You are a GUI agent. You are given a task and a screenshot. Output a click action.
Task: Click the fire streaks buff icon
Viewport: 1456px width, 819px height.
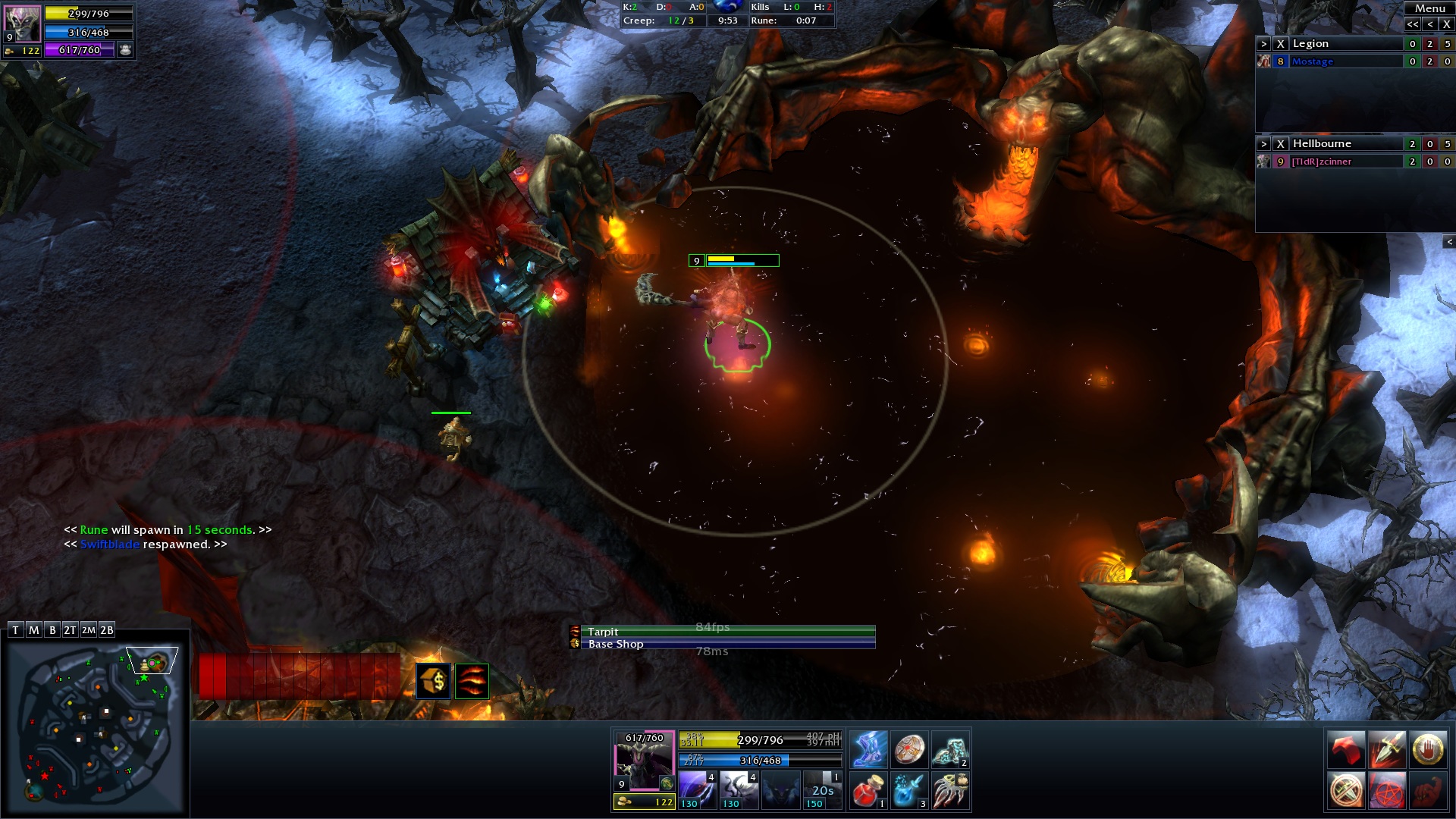pyautogui.click(x=472, y=681)
